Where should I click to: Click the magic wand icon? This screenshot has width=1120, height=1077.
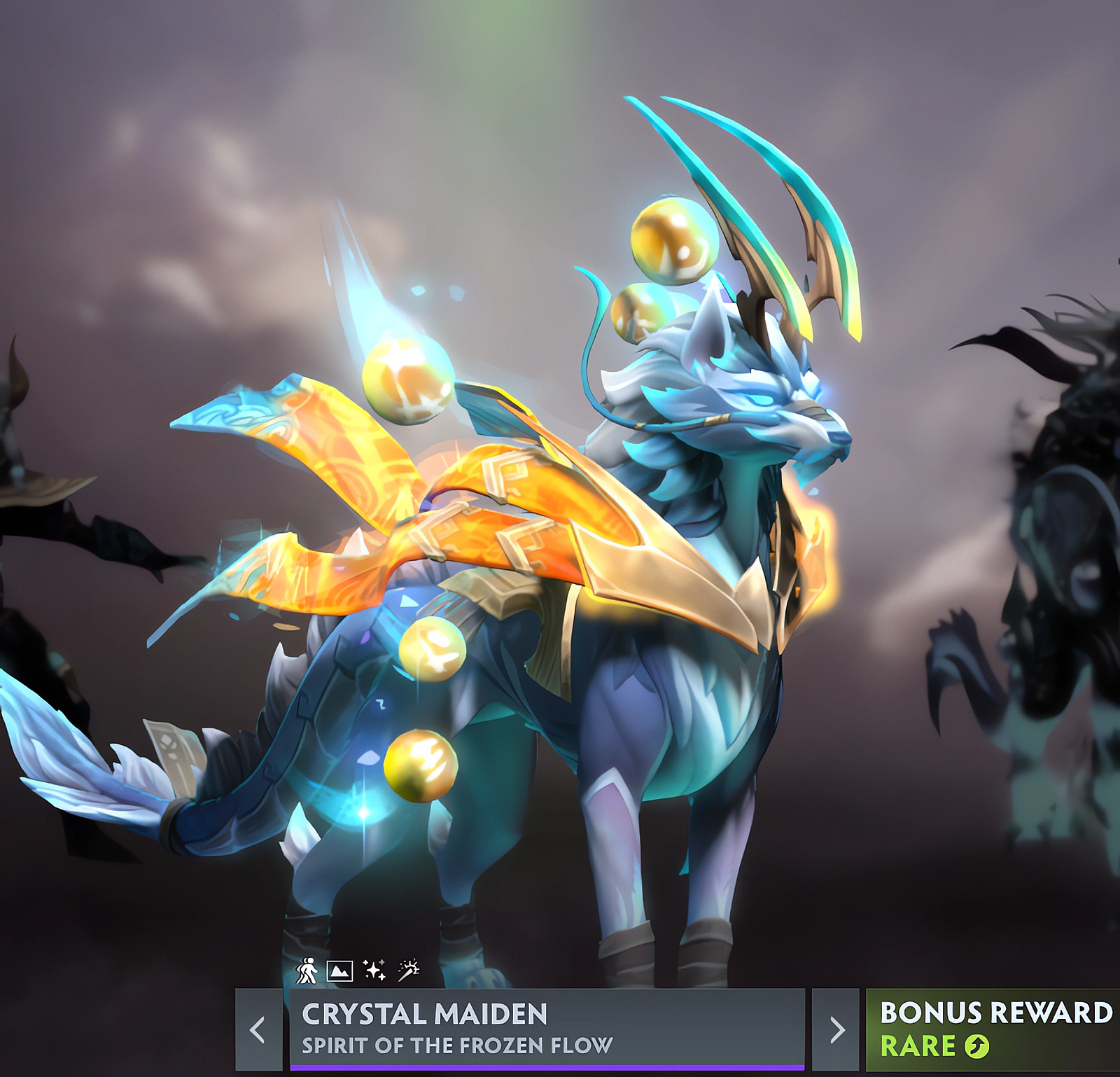[x=409, y=969]
